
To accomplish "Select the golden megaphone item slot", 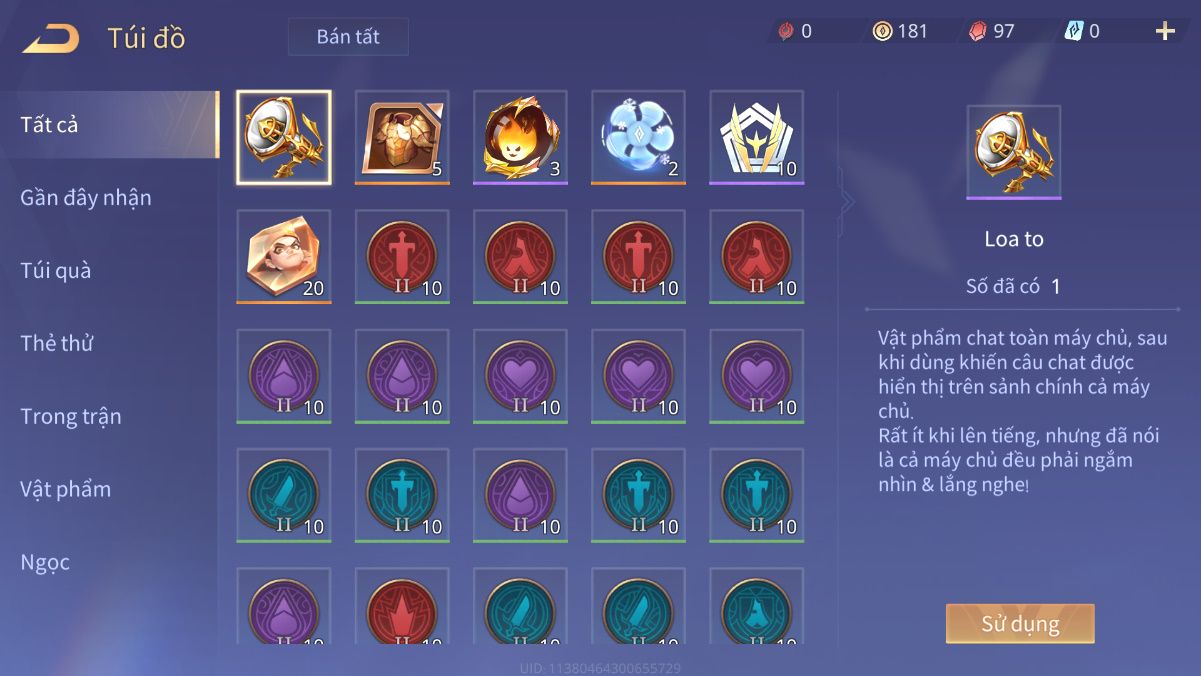I will (x=284, y=137).
